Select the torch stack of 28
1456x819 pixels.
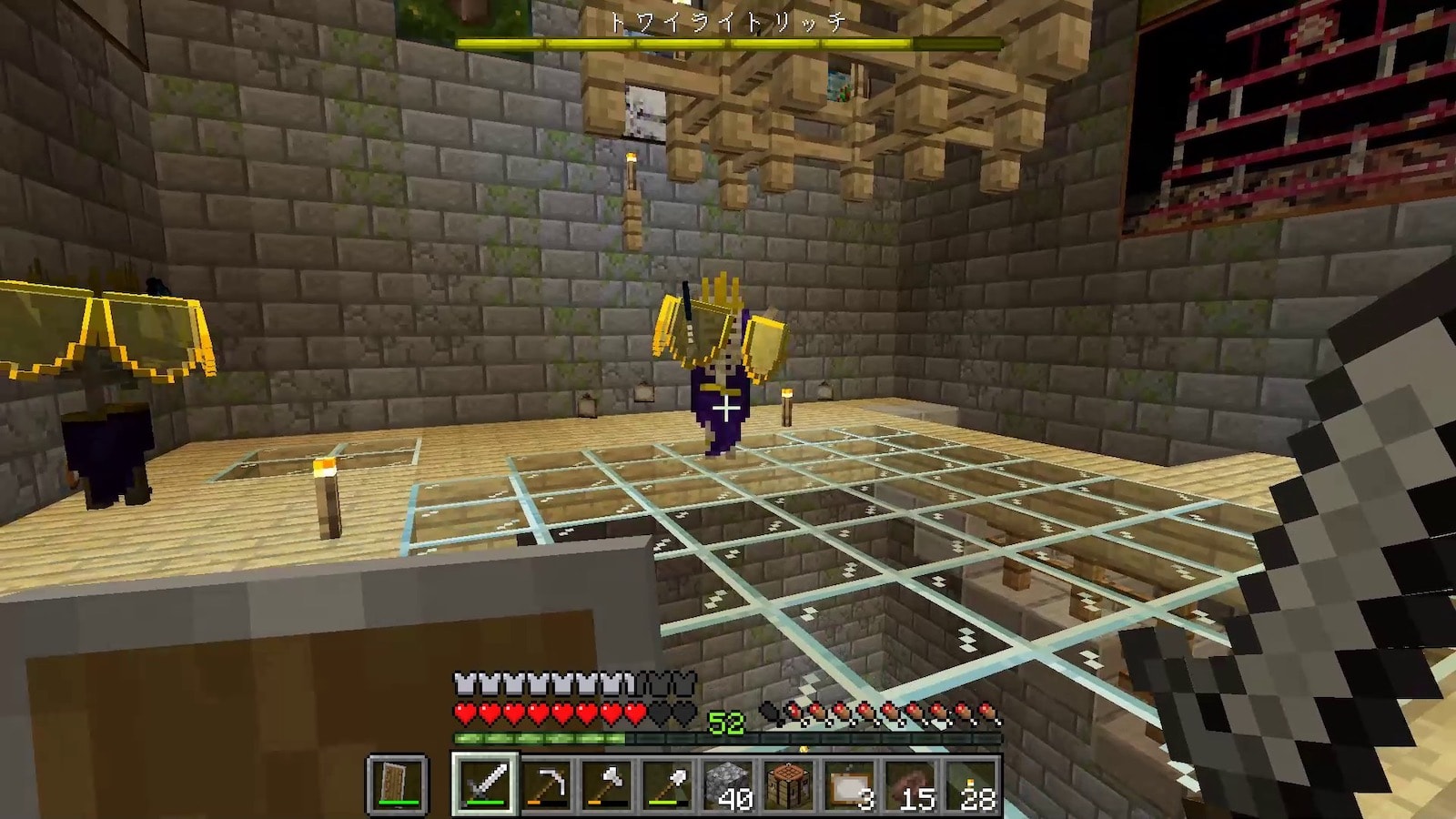973,784
